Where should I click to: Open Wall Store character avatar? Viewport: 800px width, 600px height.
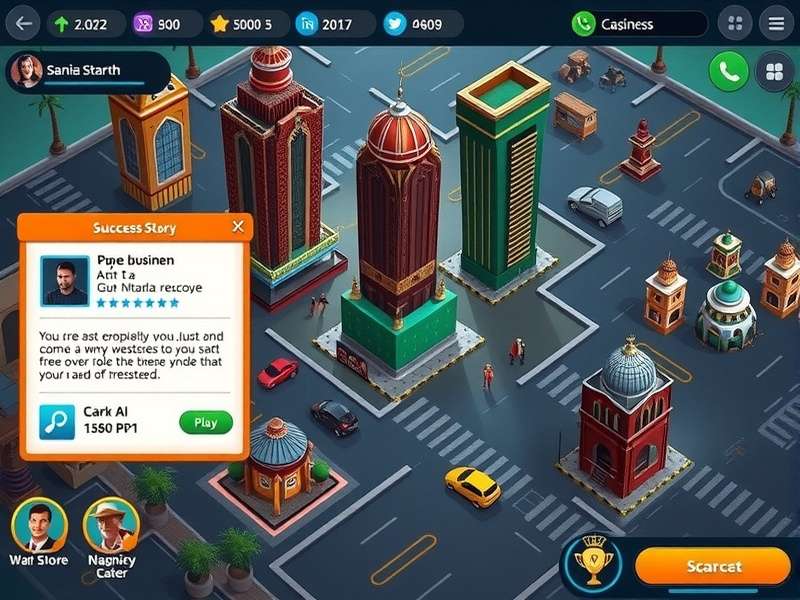click(39, 525)
